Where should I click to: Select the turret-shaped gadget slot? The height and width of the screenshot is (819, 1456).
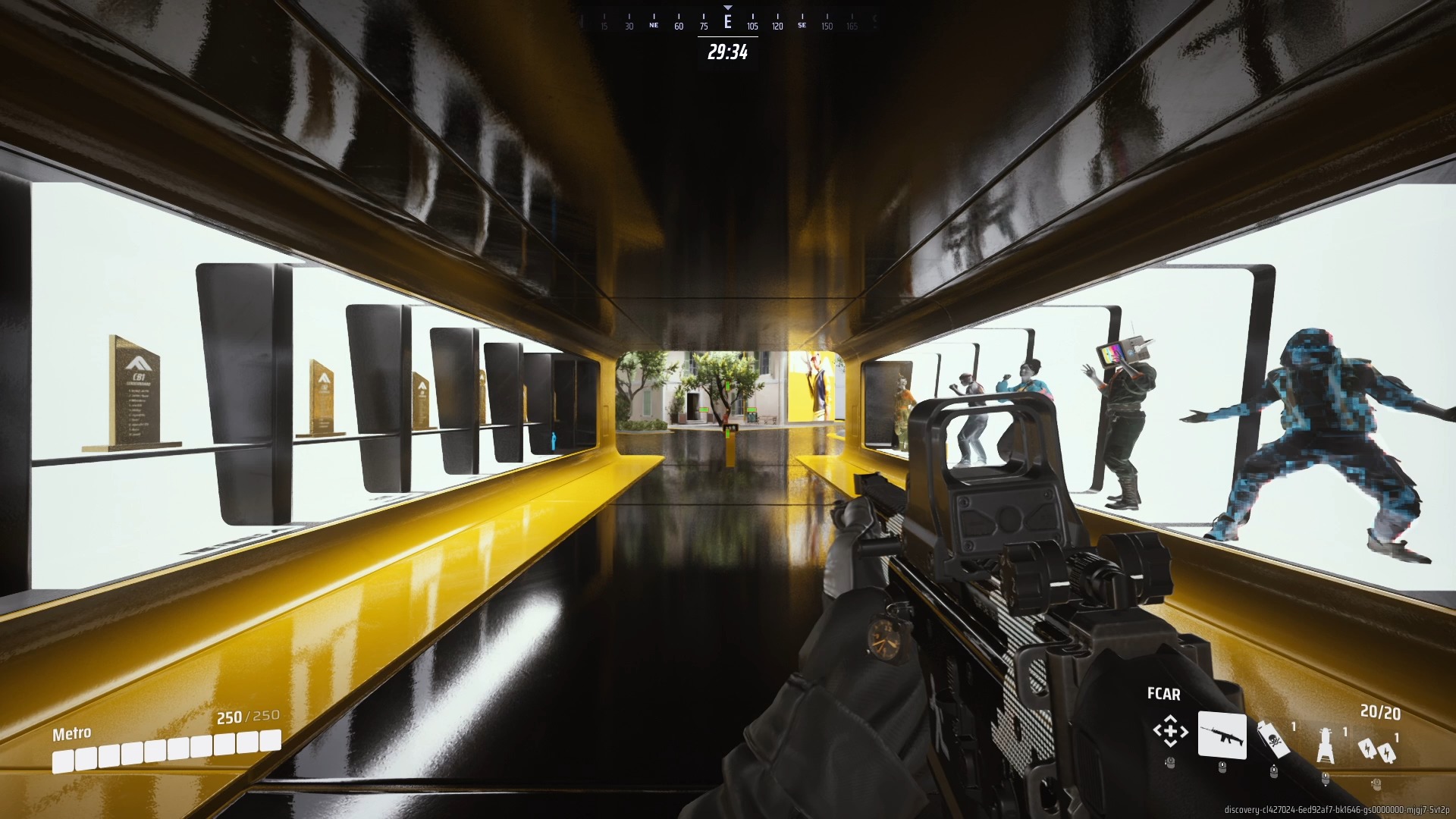tap(1326, 745)
